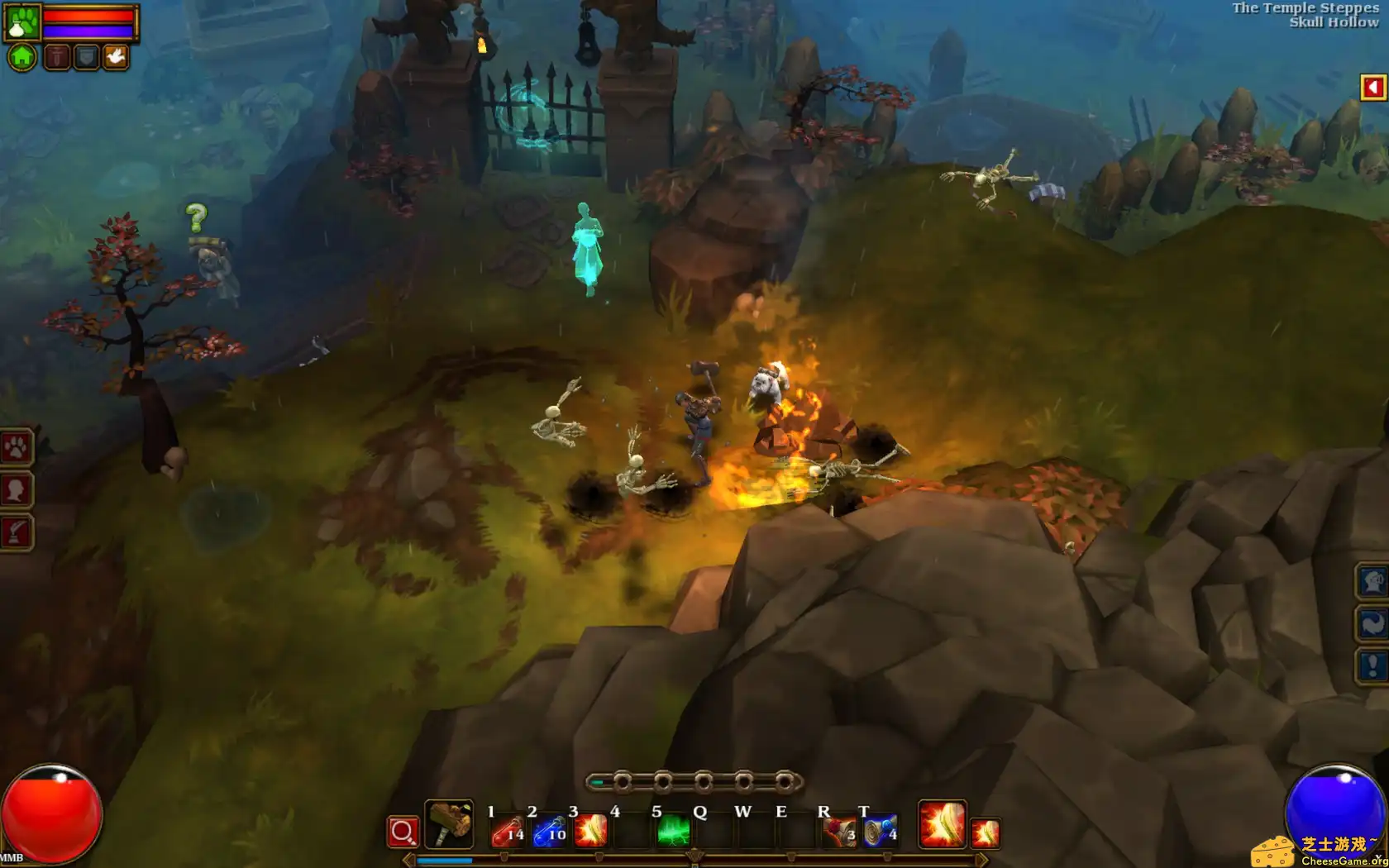
Task: Click the green Town Portal home icon
Action: 21,56
